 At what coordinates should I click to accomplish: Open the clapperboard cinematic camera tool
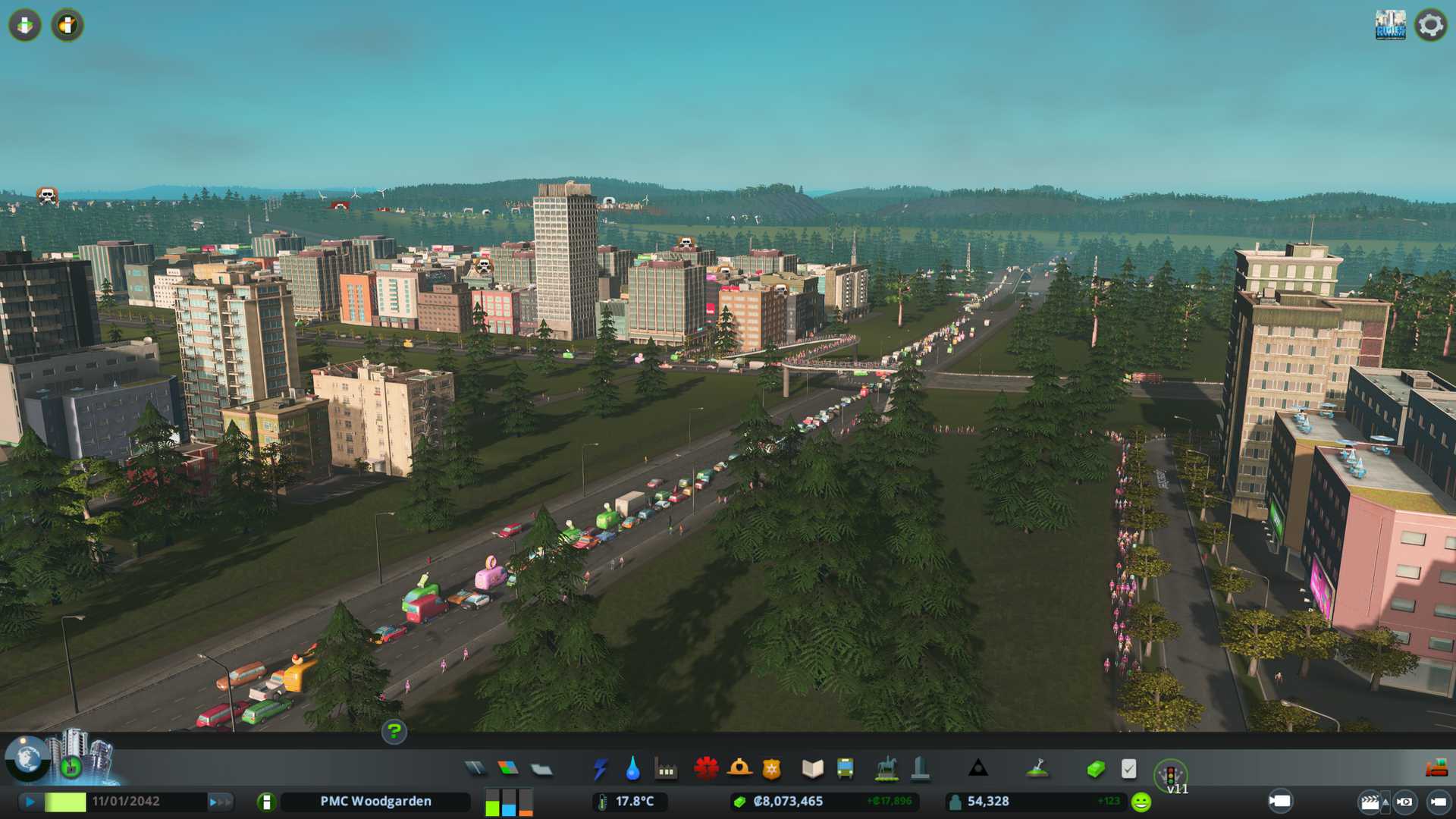1370,802
